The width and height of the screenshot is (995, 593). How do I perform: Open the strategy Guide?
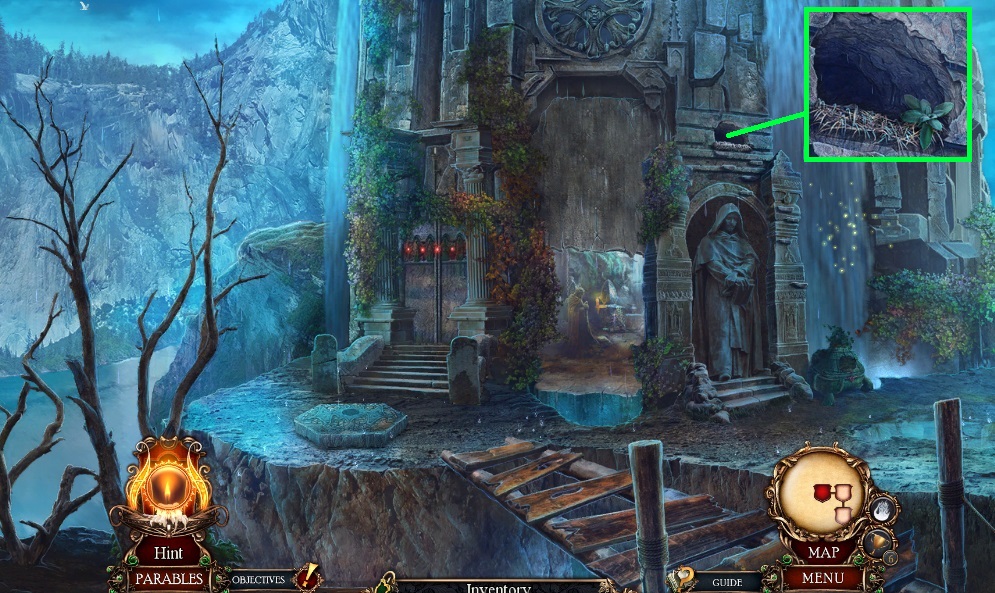click(726, 580)
